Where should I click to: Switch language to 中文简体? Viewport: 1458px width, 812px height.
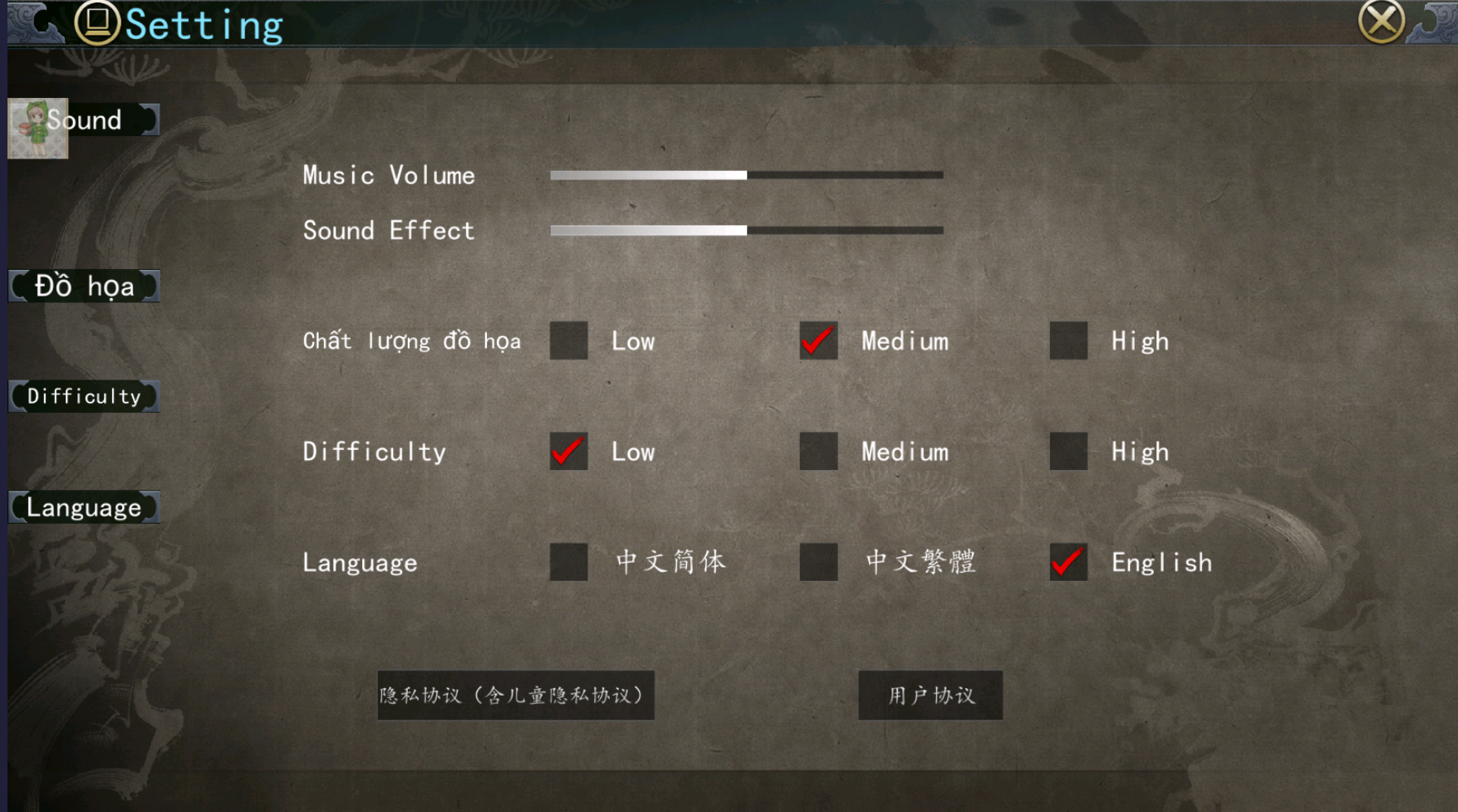point(568,563)
